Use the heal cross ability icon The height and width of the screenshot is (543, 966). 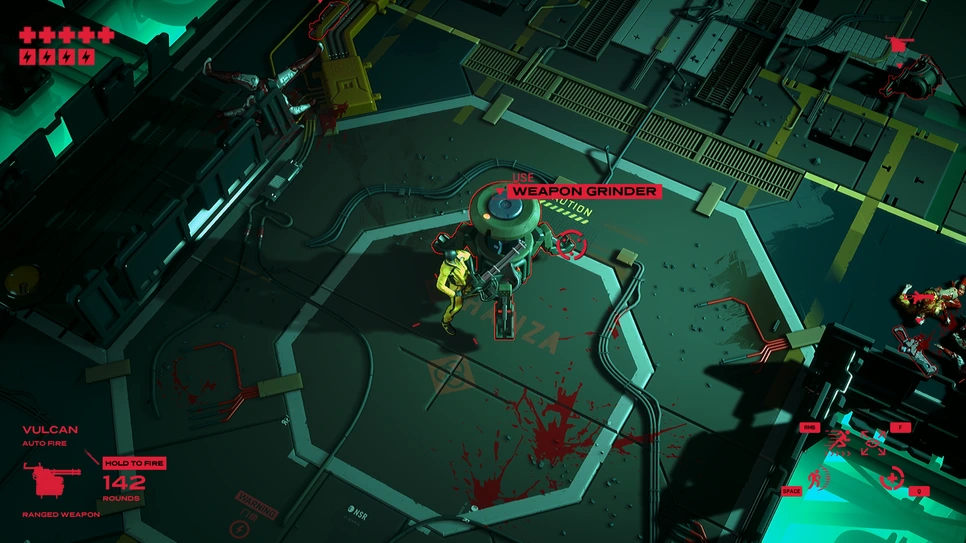890,478
